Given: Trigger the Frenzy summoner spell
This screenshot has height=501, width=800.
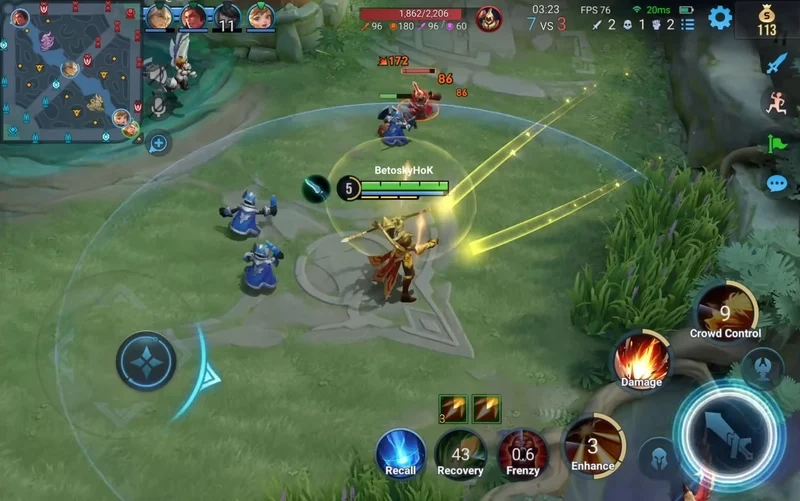Looking at the screenshot, I should tap(523, 451).
